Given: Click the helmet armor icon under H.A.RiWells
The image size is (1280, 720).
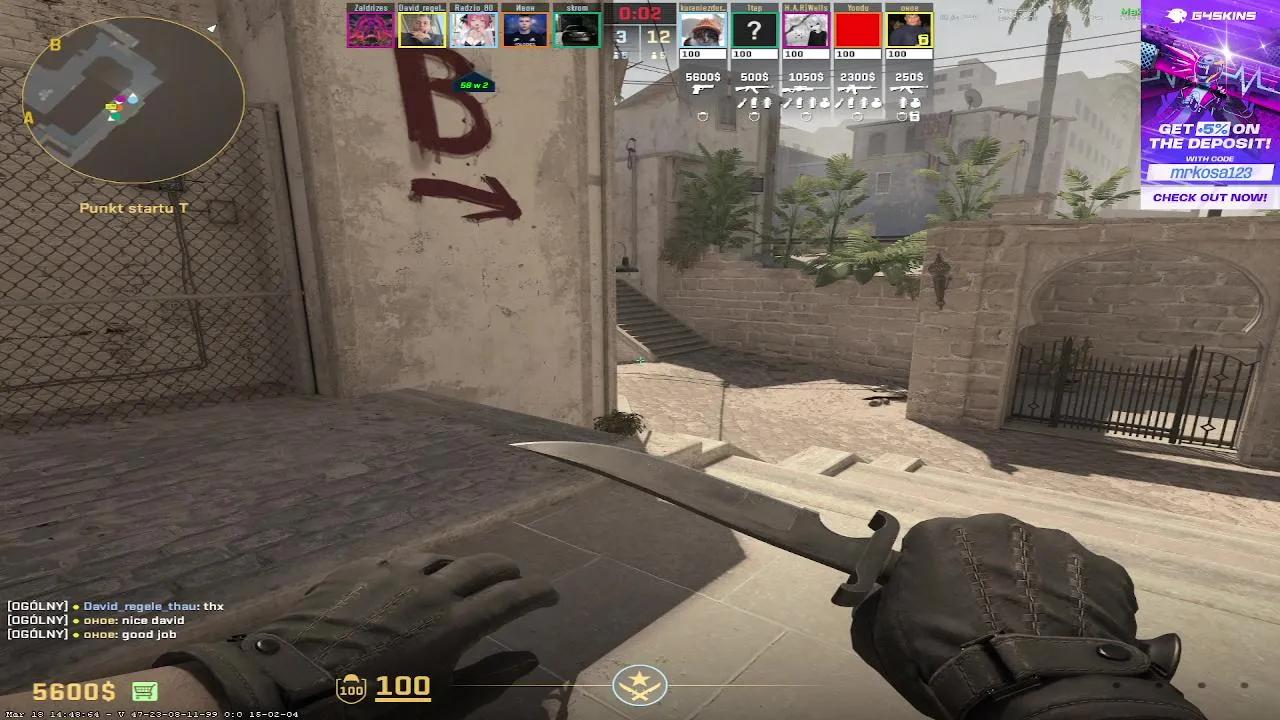Looking at the screenshot, I should tap(804, 115).
